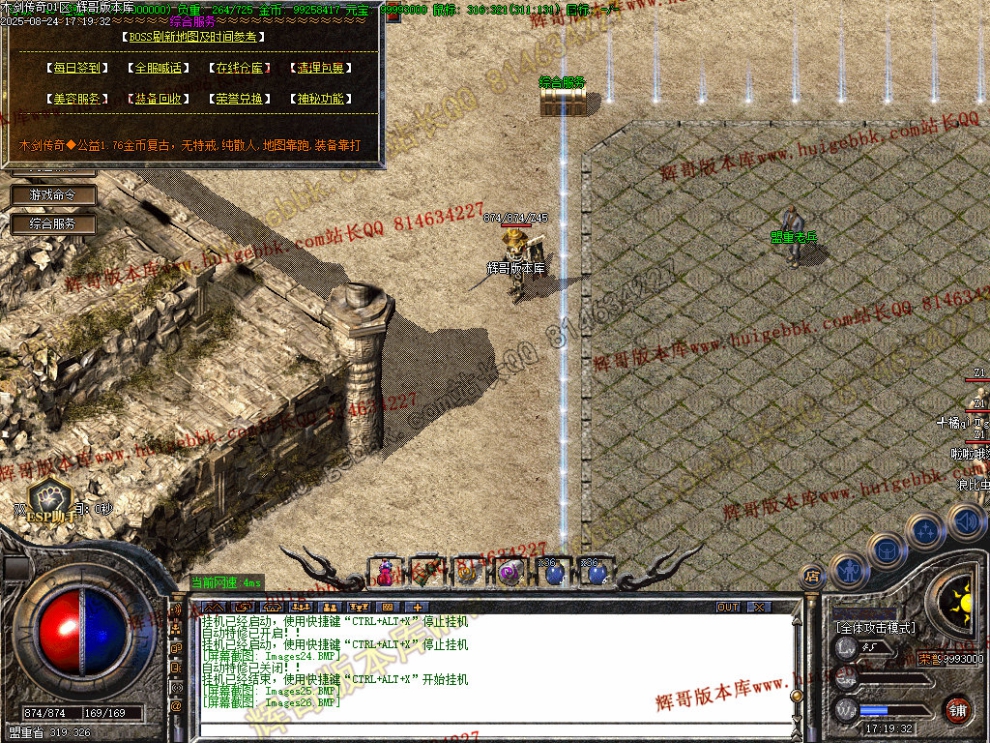Viewport: 990px width, 743px height.
Task: Click the 游戏命令 button
Action: coord(53,195)
